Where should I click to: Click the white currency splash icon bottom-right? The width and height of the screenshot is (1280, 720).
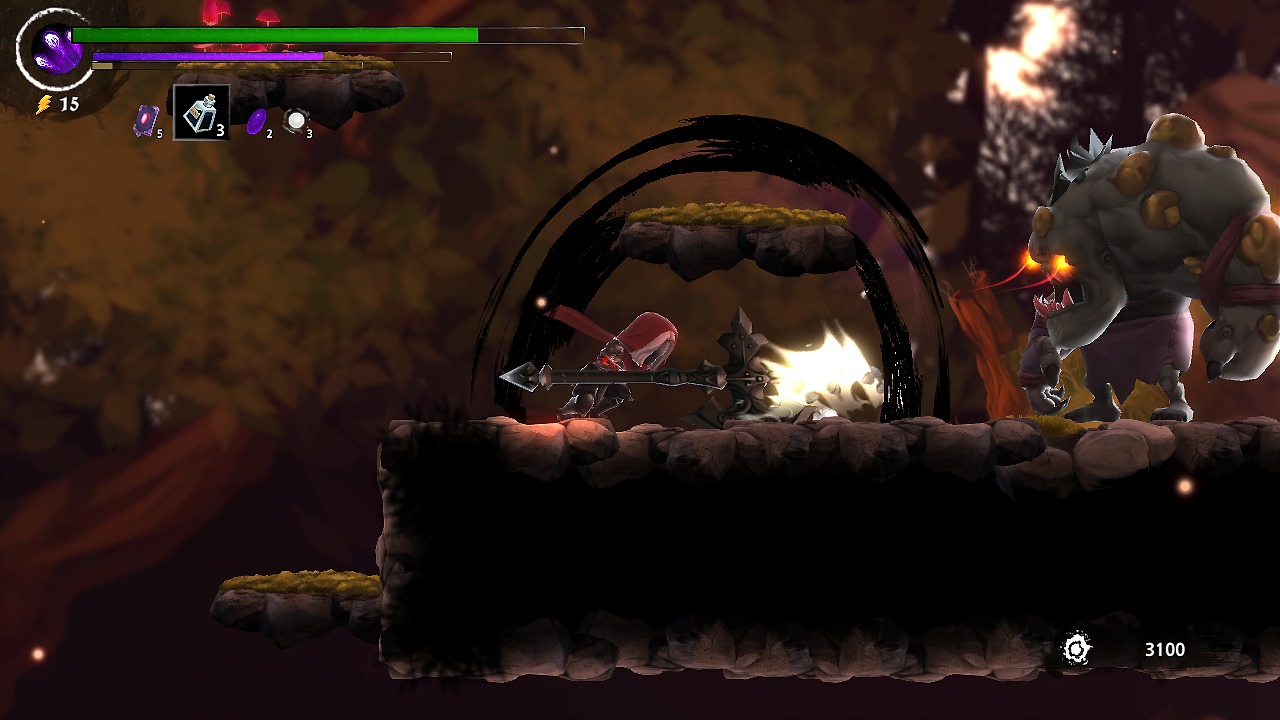[1078, 649]
